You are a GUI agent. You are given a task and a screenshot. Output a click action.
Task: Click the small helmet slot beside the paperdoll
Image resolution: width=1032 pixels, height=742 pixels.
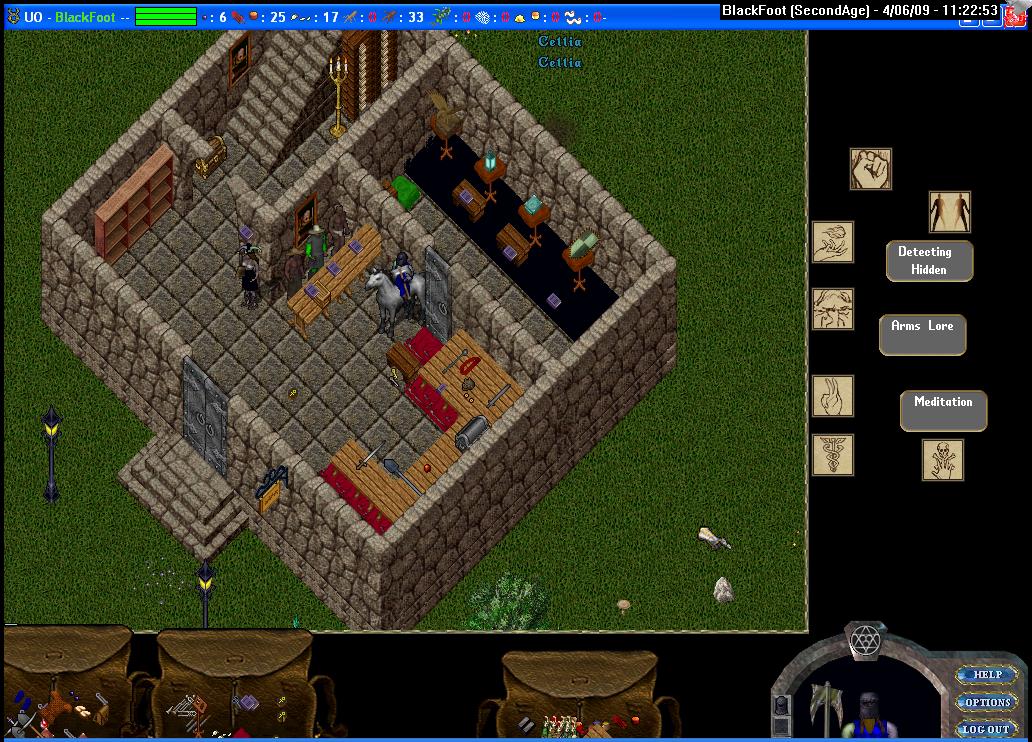point(782,704)
